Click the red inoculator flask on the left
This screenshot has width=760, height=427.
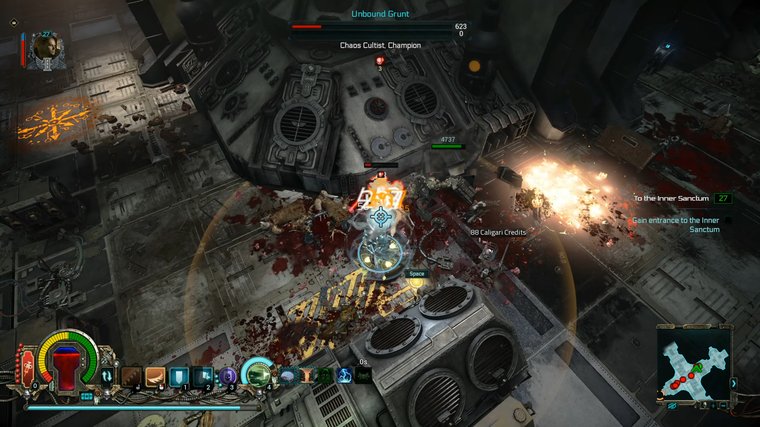[x=27, y=366]
